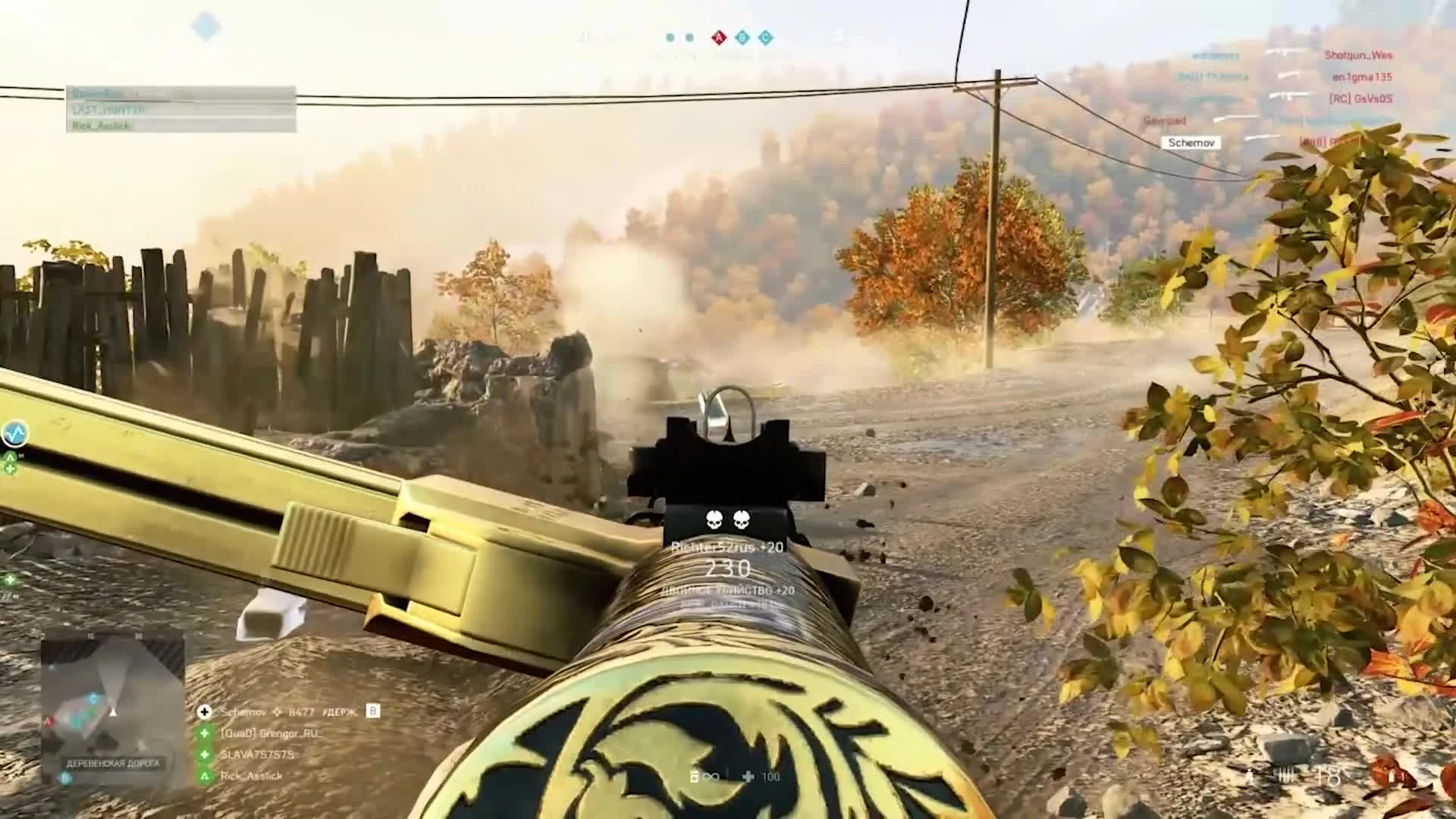
Task: Click the magazine icon next to ammo count 18
Action: pos(1284,773)
